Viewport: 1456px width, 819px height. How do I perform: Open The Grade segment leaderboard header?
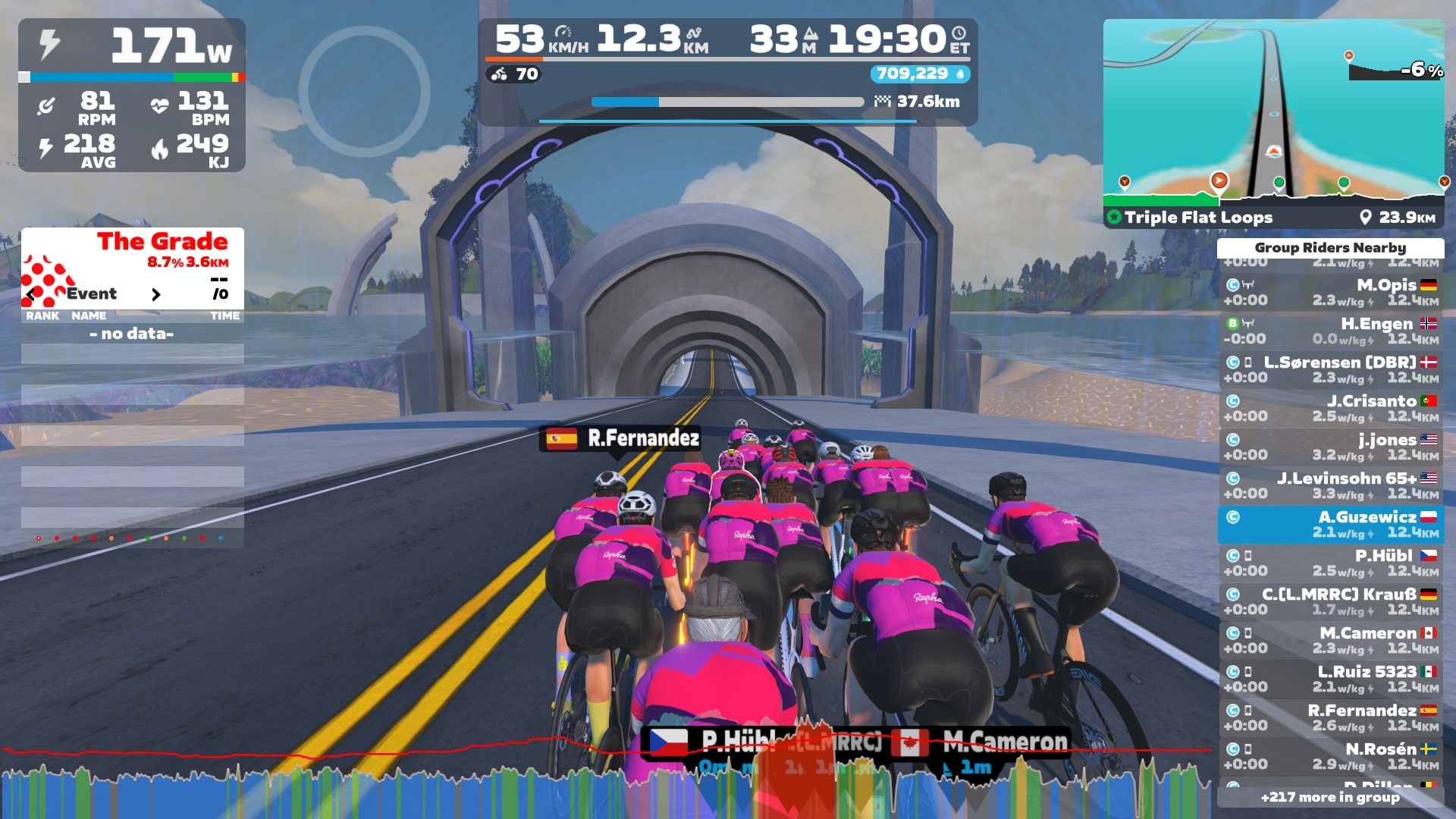(162, 242)
